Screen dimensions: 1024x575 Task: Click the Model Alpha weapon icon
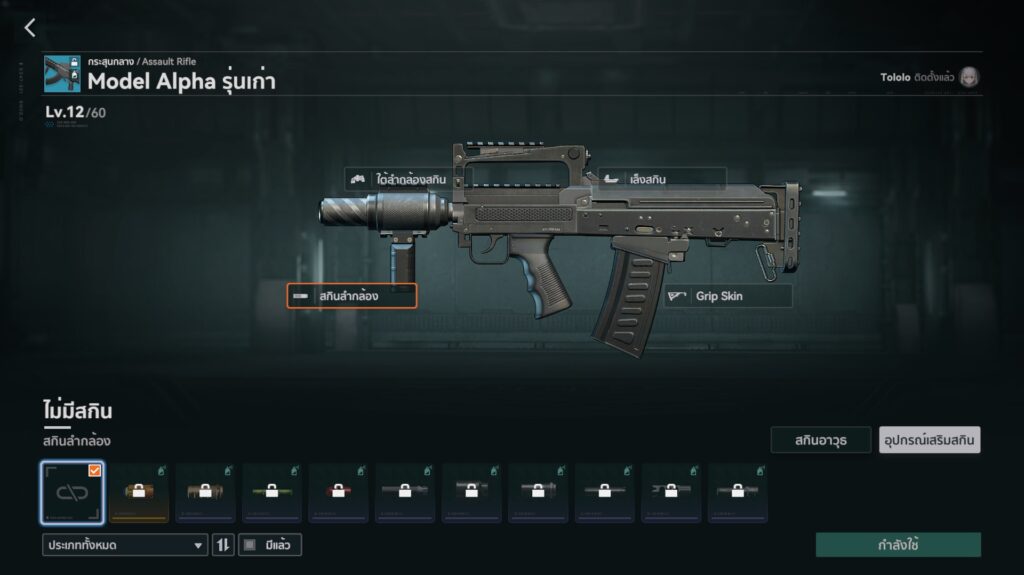[x=62, y=74]
